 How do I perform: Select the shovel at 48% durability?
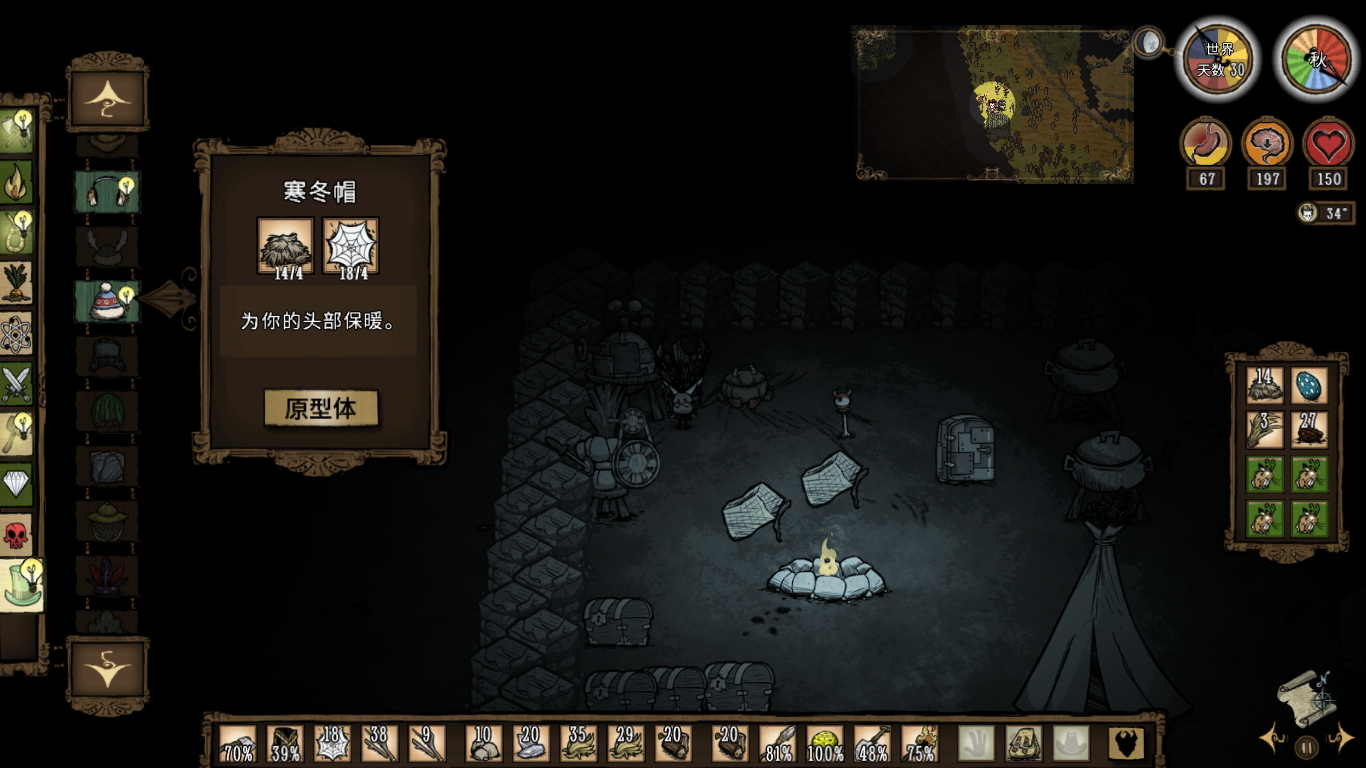tap(872, 744)
